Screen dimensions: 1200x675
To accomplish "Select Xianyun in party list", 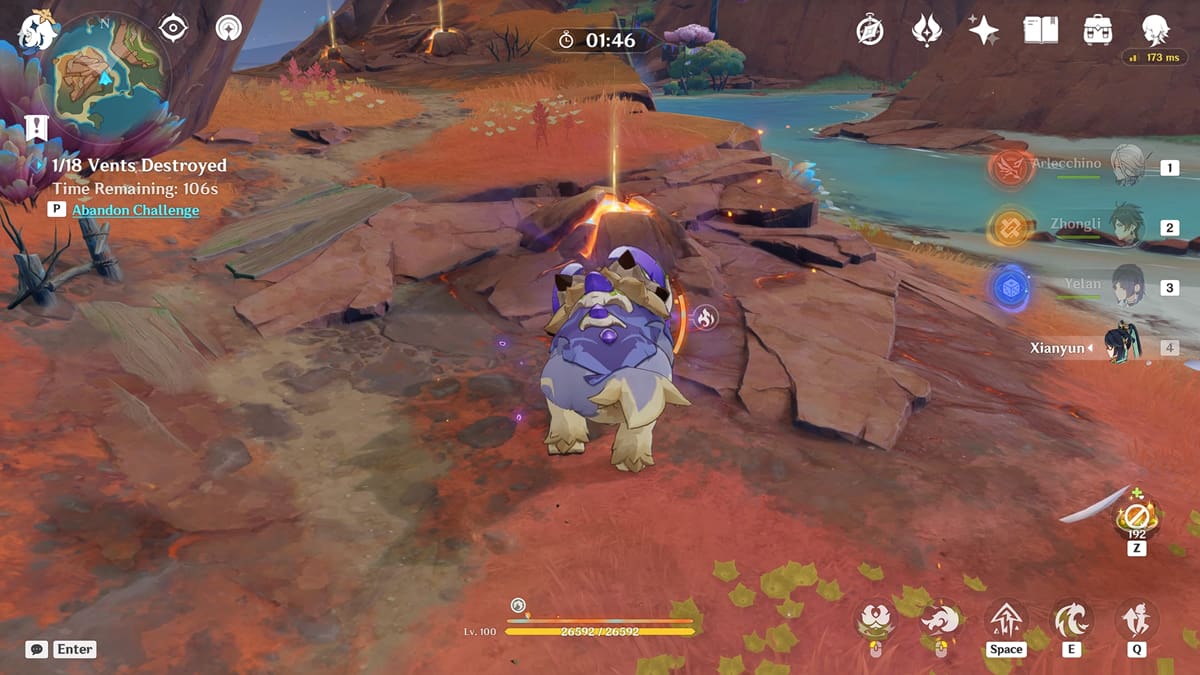I will (1129, 346).
